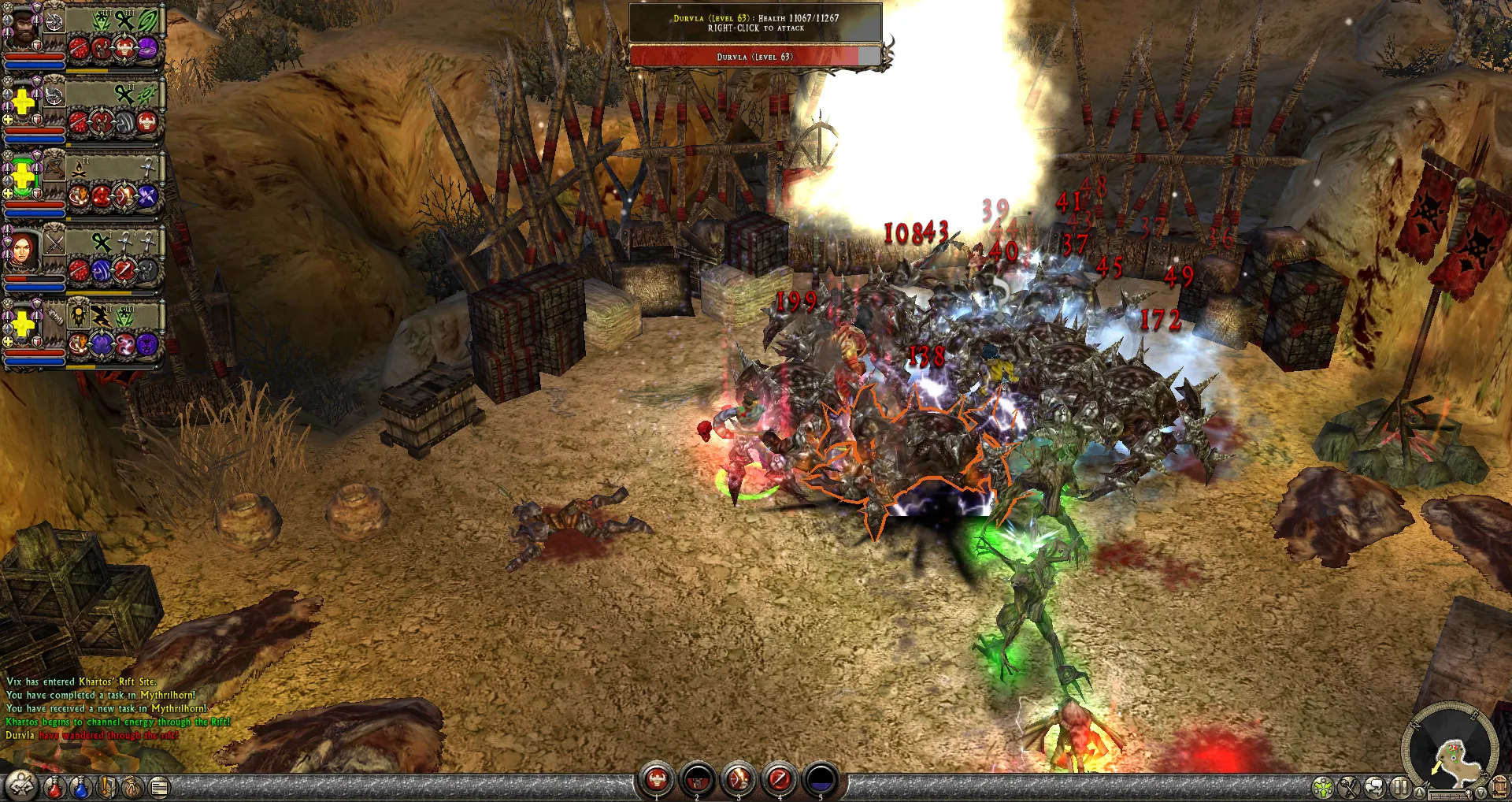Toggle the green party movement mode button

pyautogui.click(x=1323, y=786)
